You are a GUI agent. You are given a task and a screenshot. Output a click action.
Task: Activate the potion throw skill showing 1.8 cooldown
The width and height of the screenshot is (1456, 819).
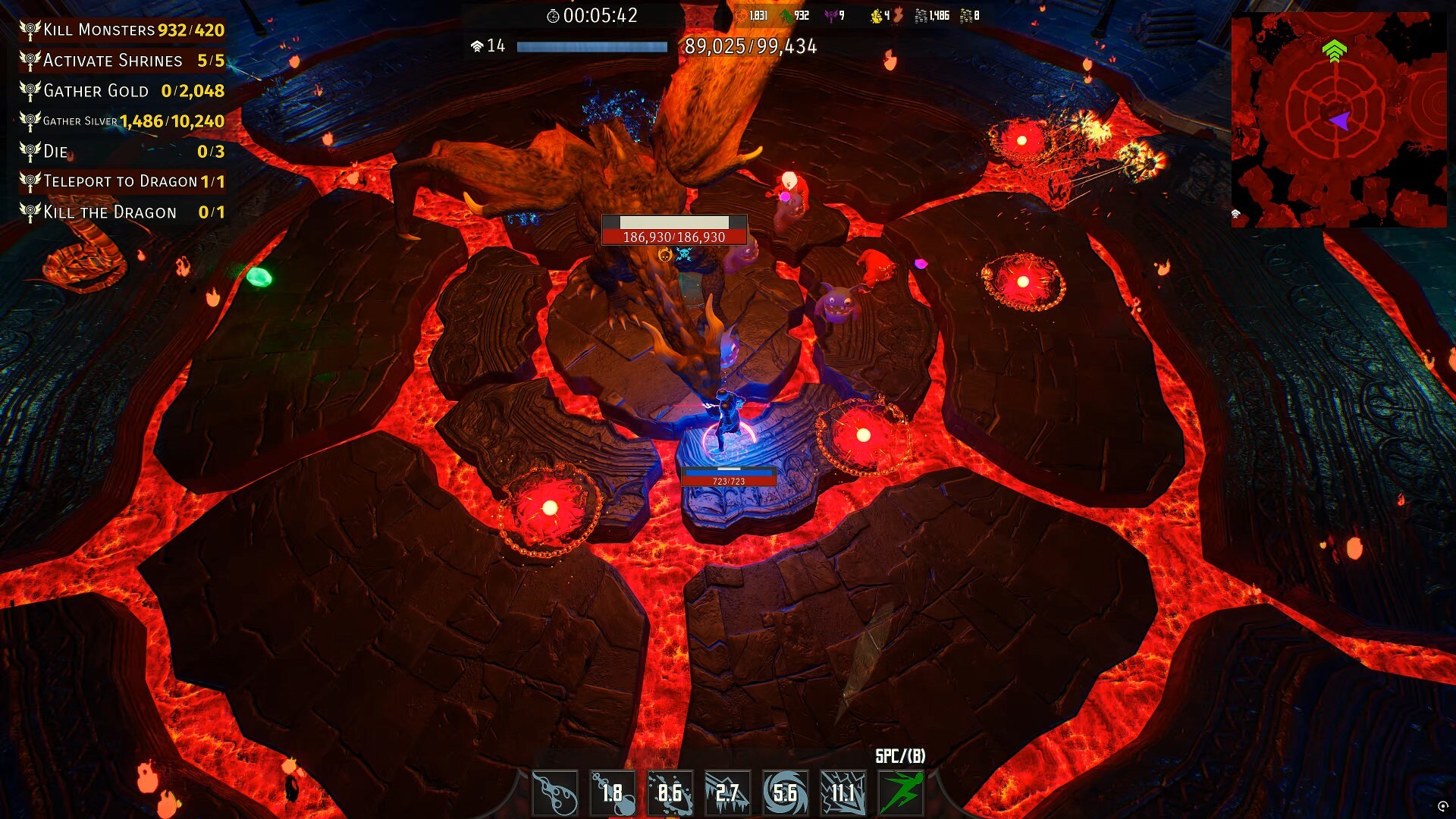point(611,792)
